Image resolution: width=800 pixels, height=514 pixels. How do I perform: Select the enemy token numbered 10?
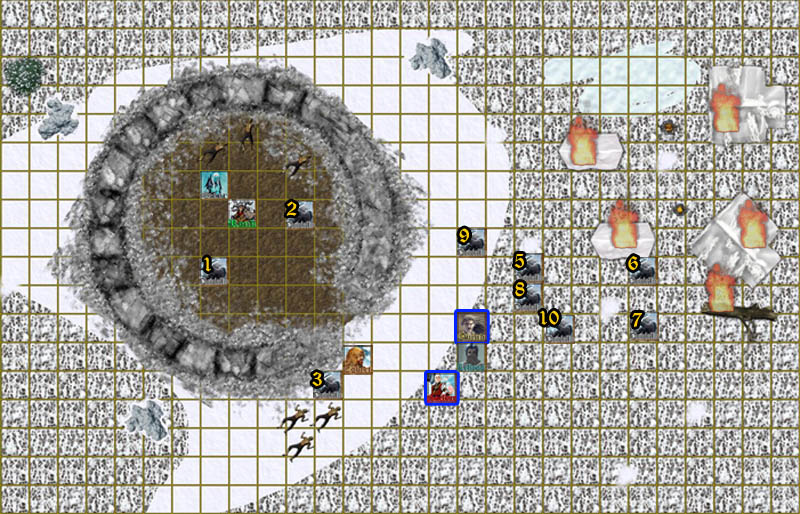point(556,324)
